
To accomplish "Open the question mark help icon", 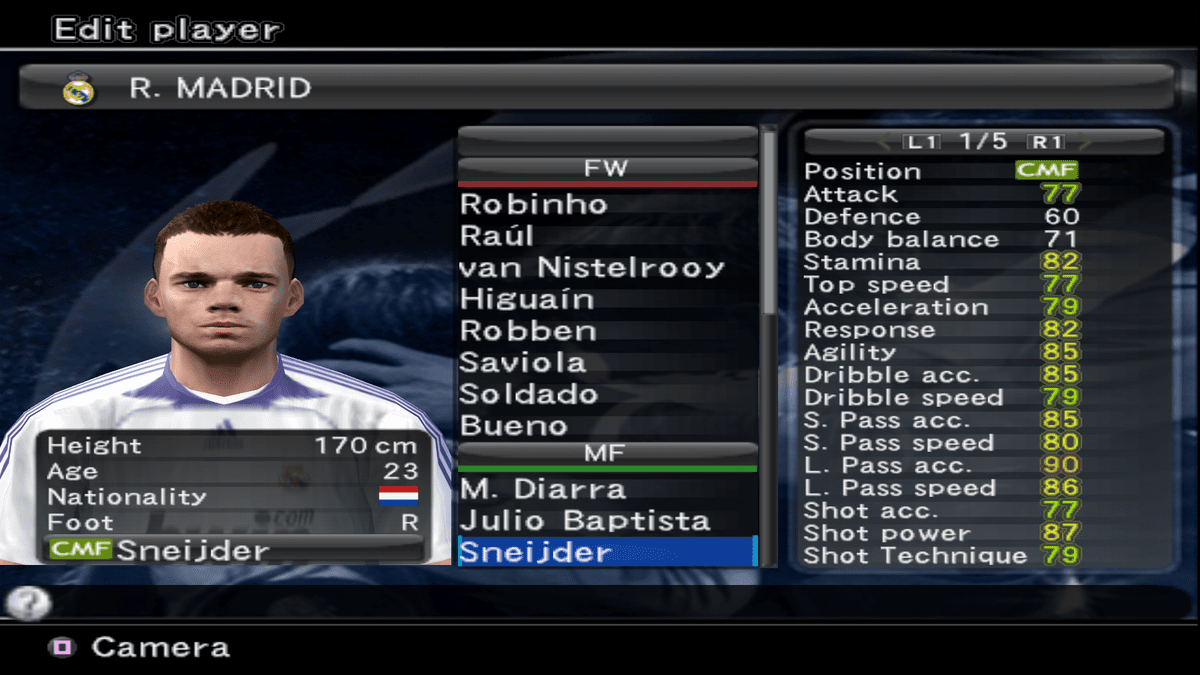I will (x=27, y=602).
